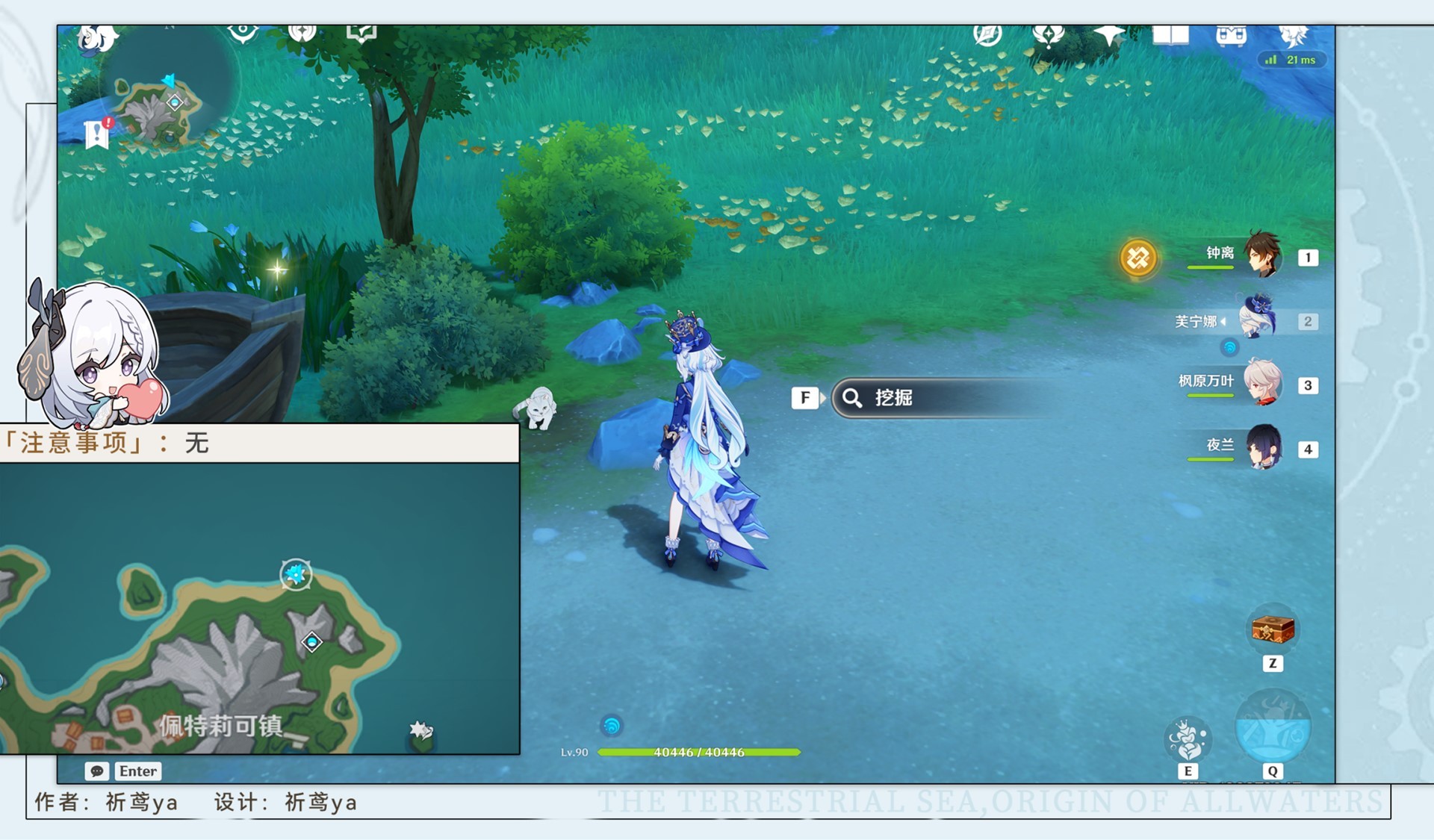Open the quest bookmark with red alert
Screen dimensions: 1434x840
point(98,134)
